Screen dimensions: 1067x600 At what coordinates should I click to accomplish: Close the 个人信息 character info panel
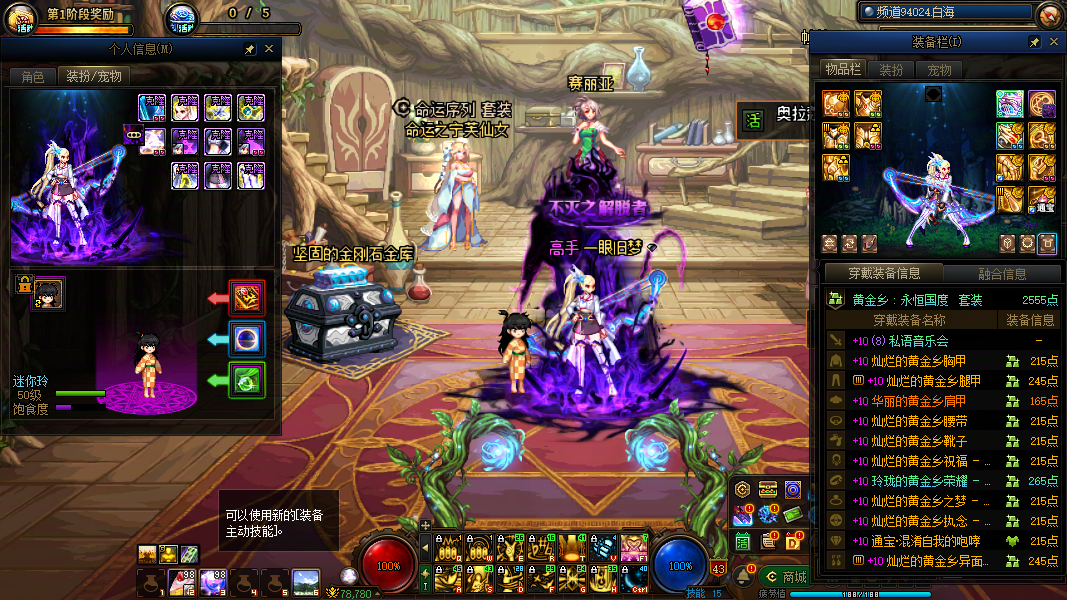pos(269,49)
